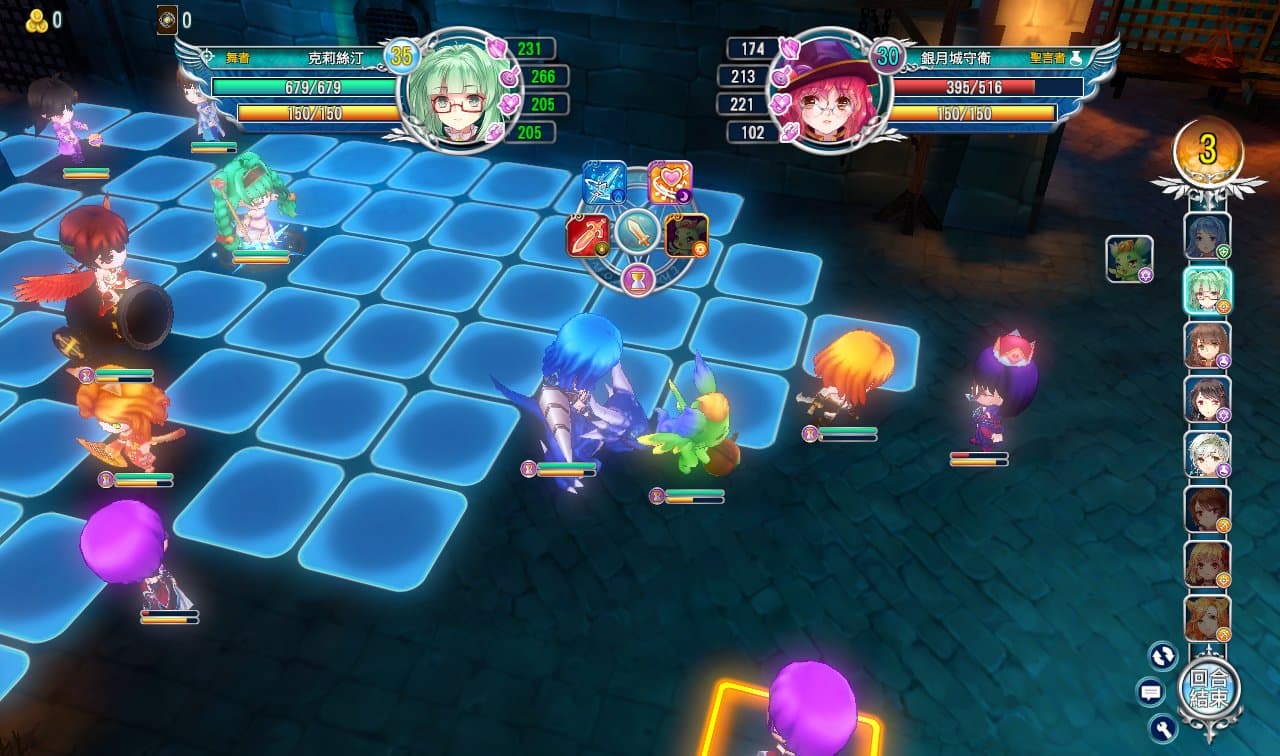Open the wrench settings button

tap(1163, 727)
